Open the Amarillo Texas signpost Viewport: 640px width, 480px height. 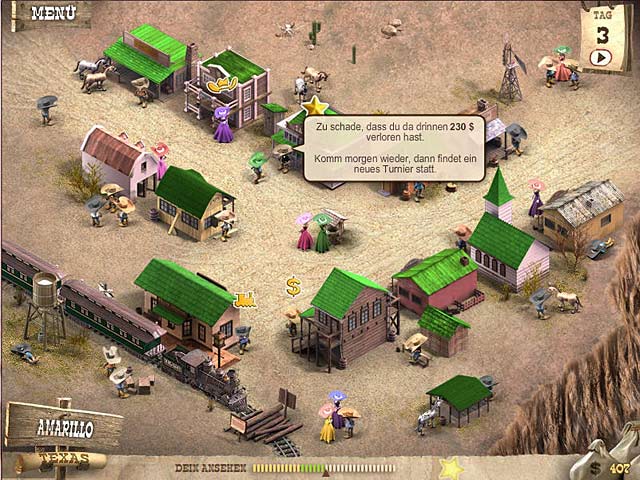(62, 432)
